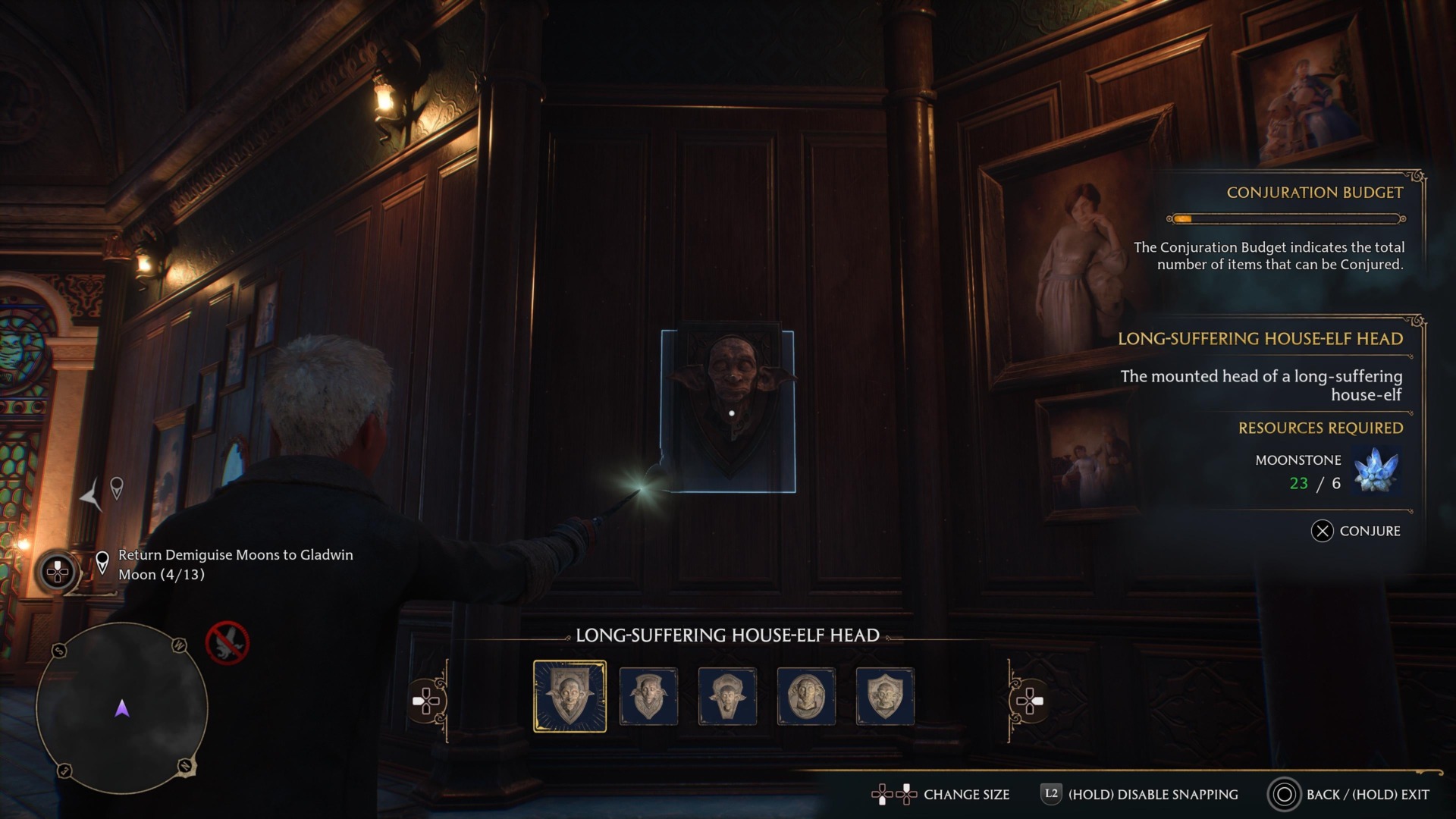Select the oval-framed house-elf head style

[806, 695]
